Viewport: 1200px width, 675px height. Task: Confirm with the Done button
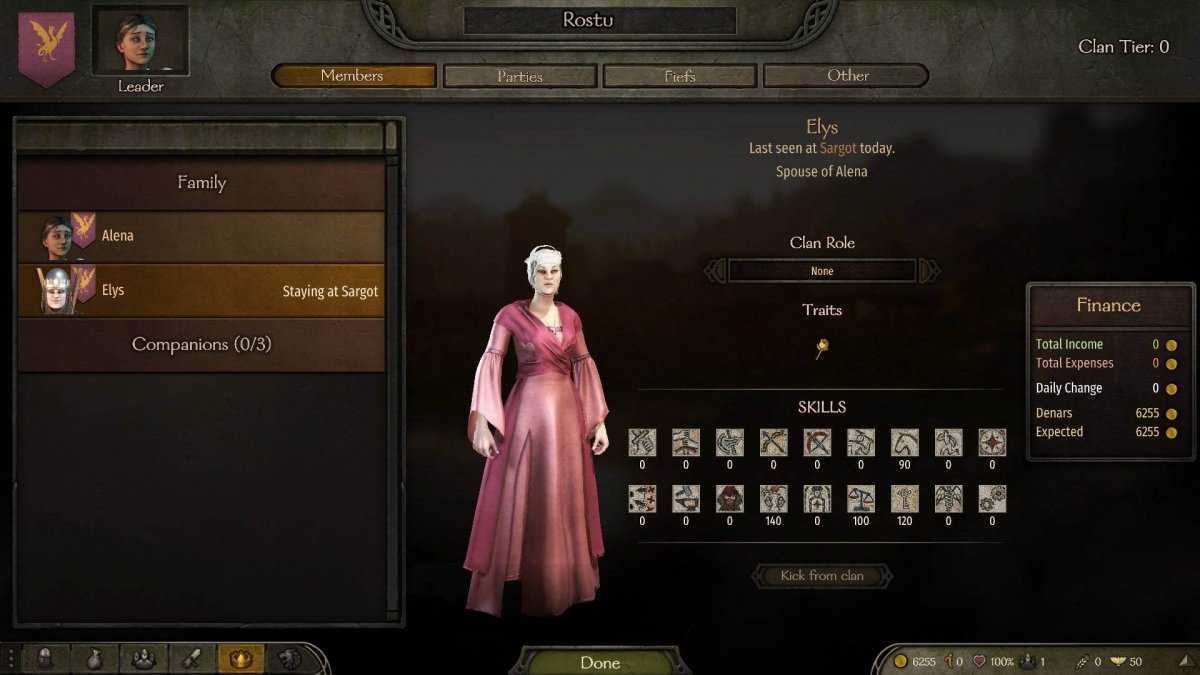[600, 662]
